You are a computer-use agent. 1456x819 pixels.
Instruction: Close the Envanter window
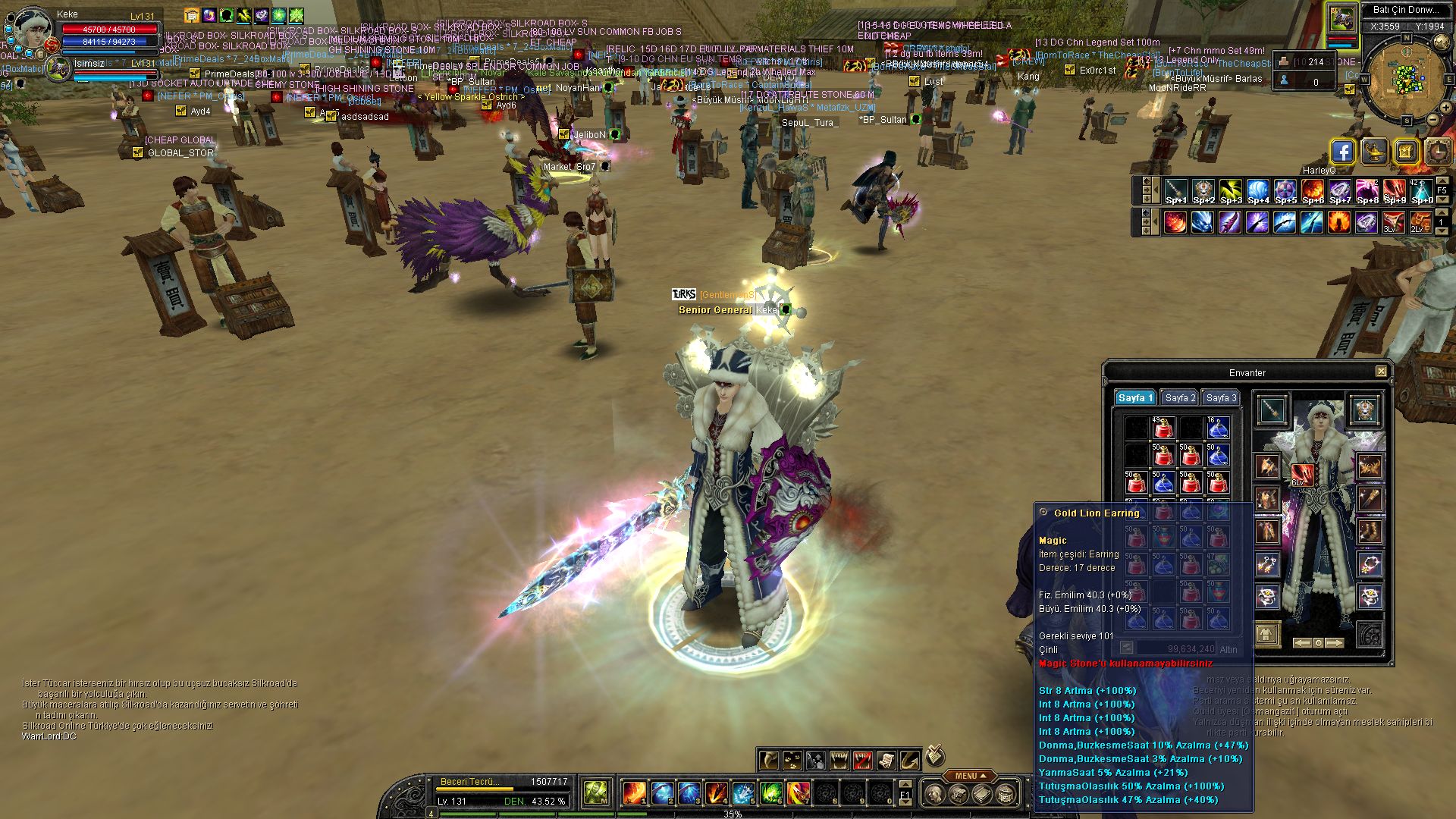(x=1381, y=372)
